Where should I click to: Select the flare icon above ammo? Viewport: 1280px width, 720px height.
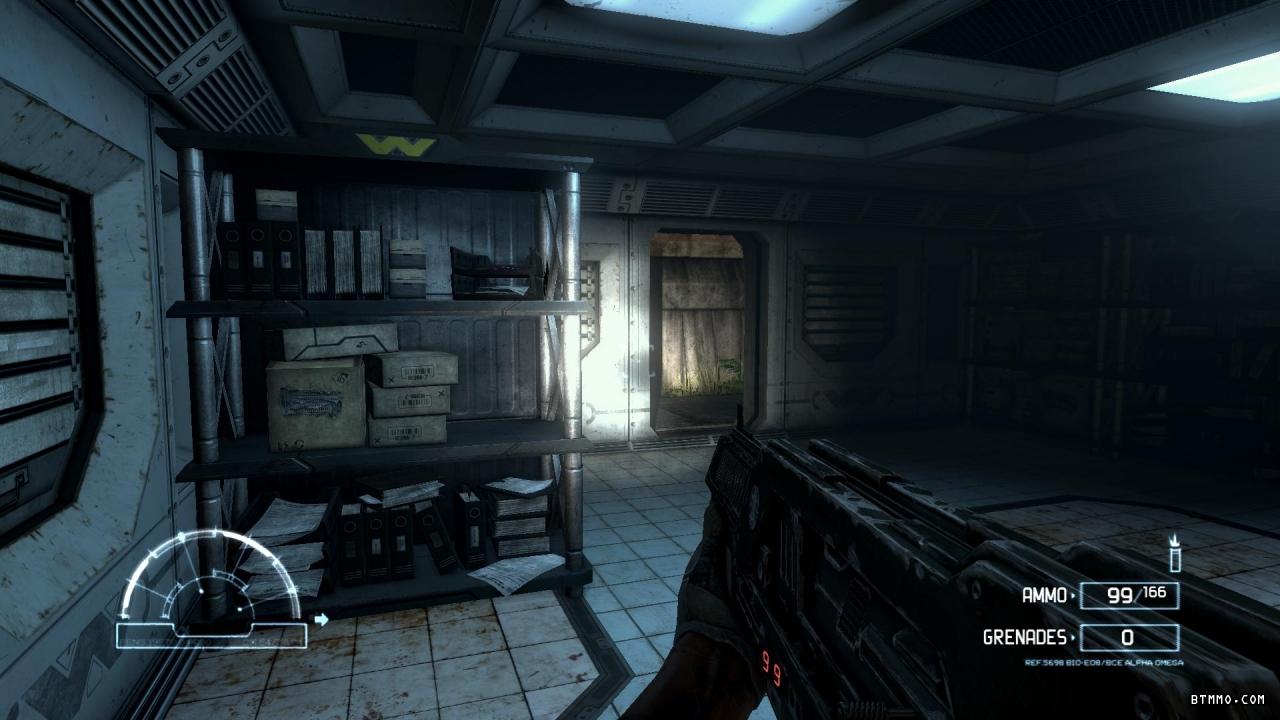(x=1175, y=553)
